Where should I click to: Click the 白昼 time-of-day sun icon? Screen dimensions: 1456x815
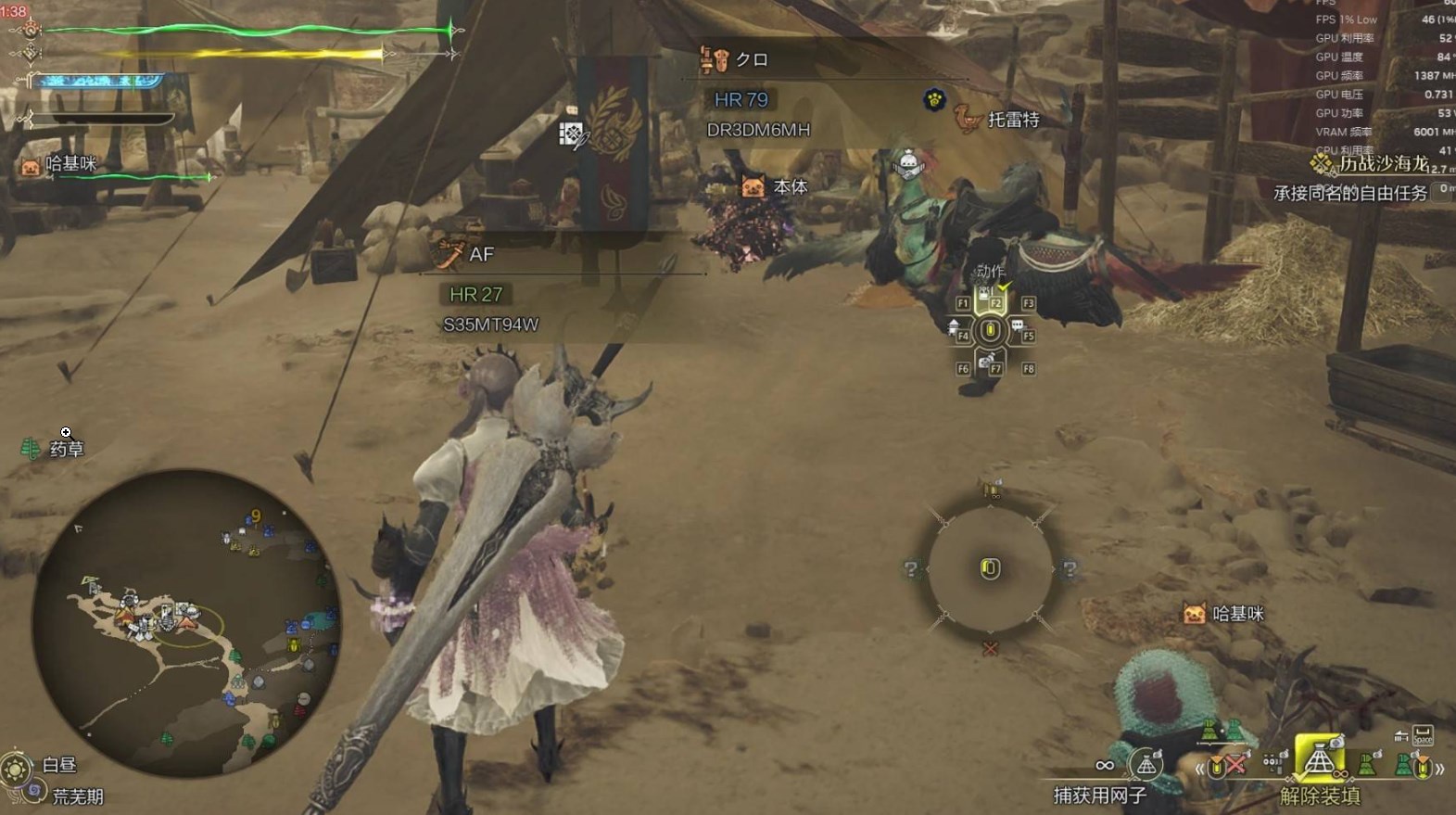(17, 768)
